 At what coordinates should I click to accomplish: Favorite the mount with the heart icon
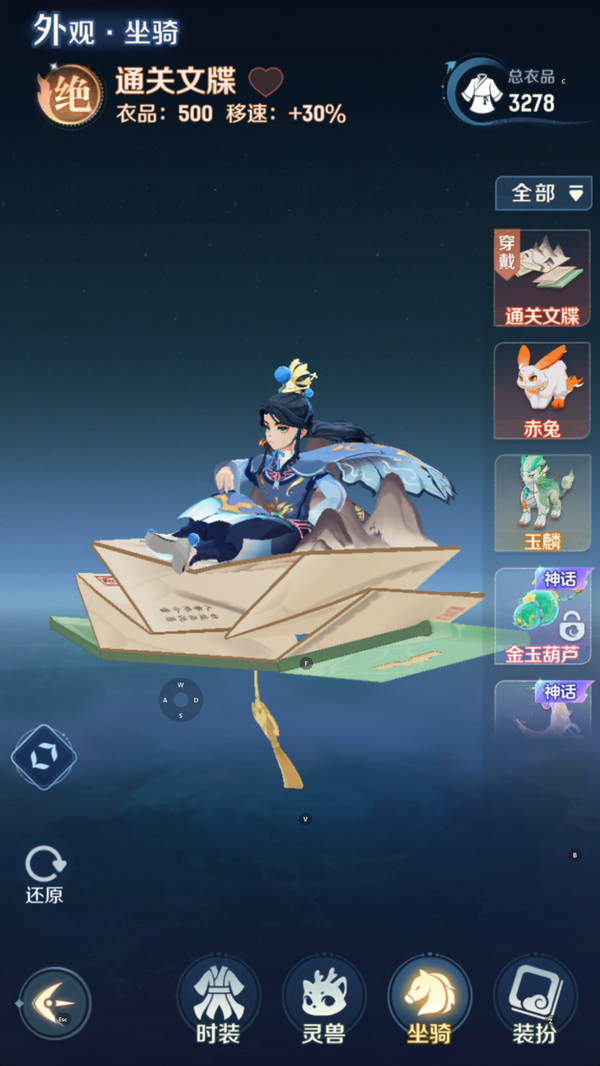(x=265, y=81)
